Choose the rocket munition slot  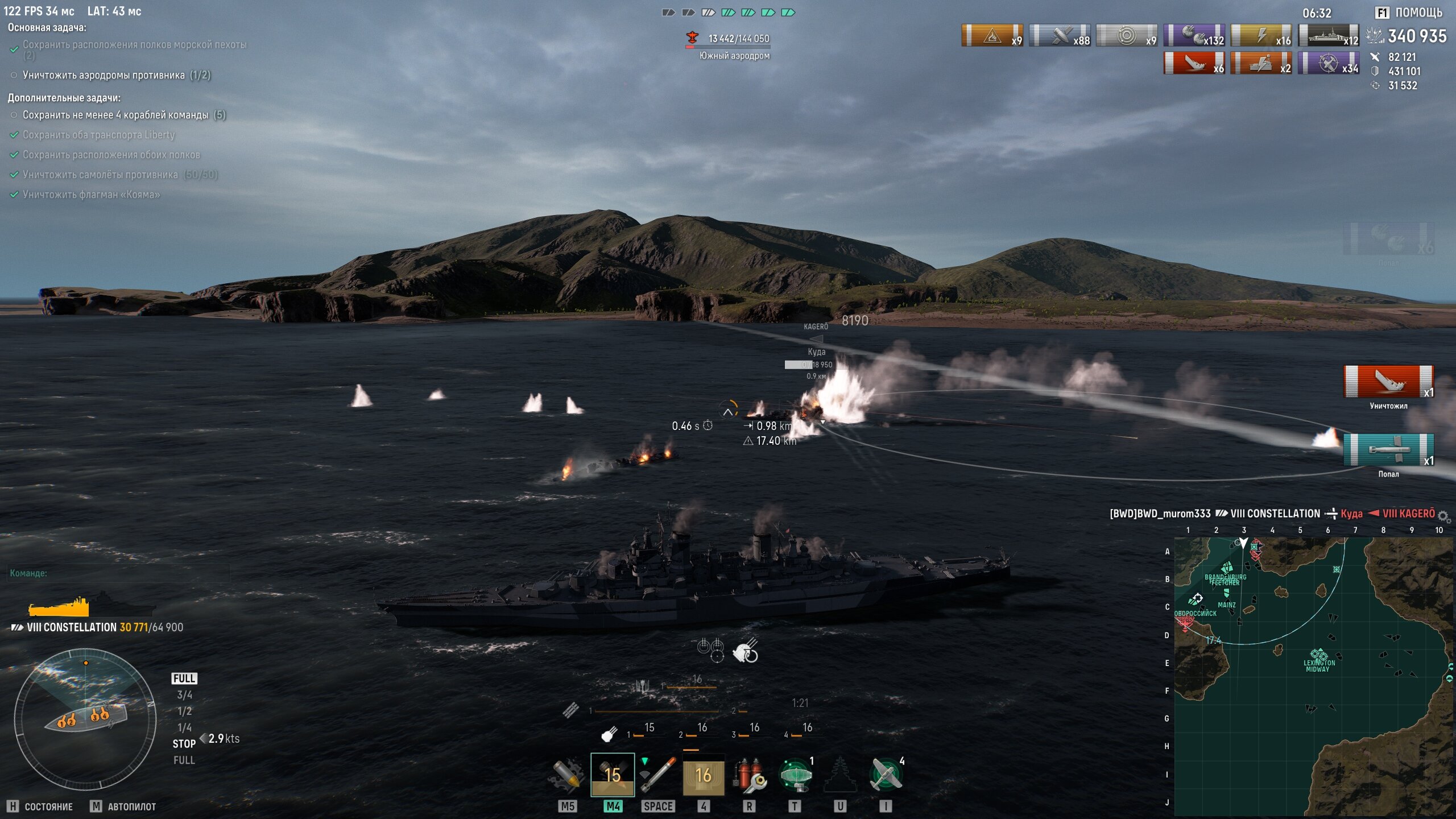[658, 775]
